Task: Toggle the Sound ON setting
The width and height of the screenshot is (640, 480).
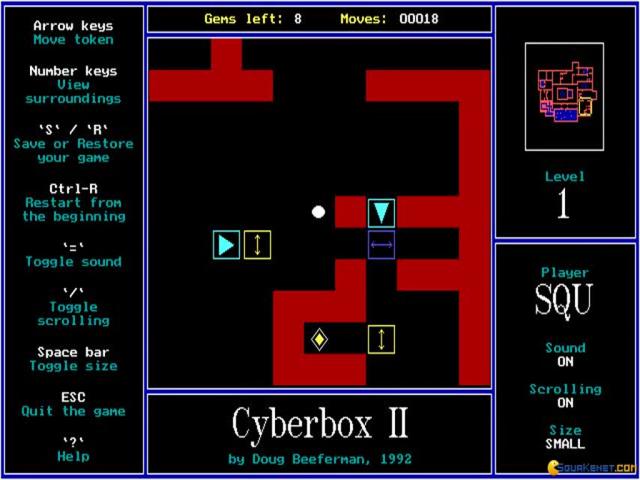Action: point(565,362)
